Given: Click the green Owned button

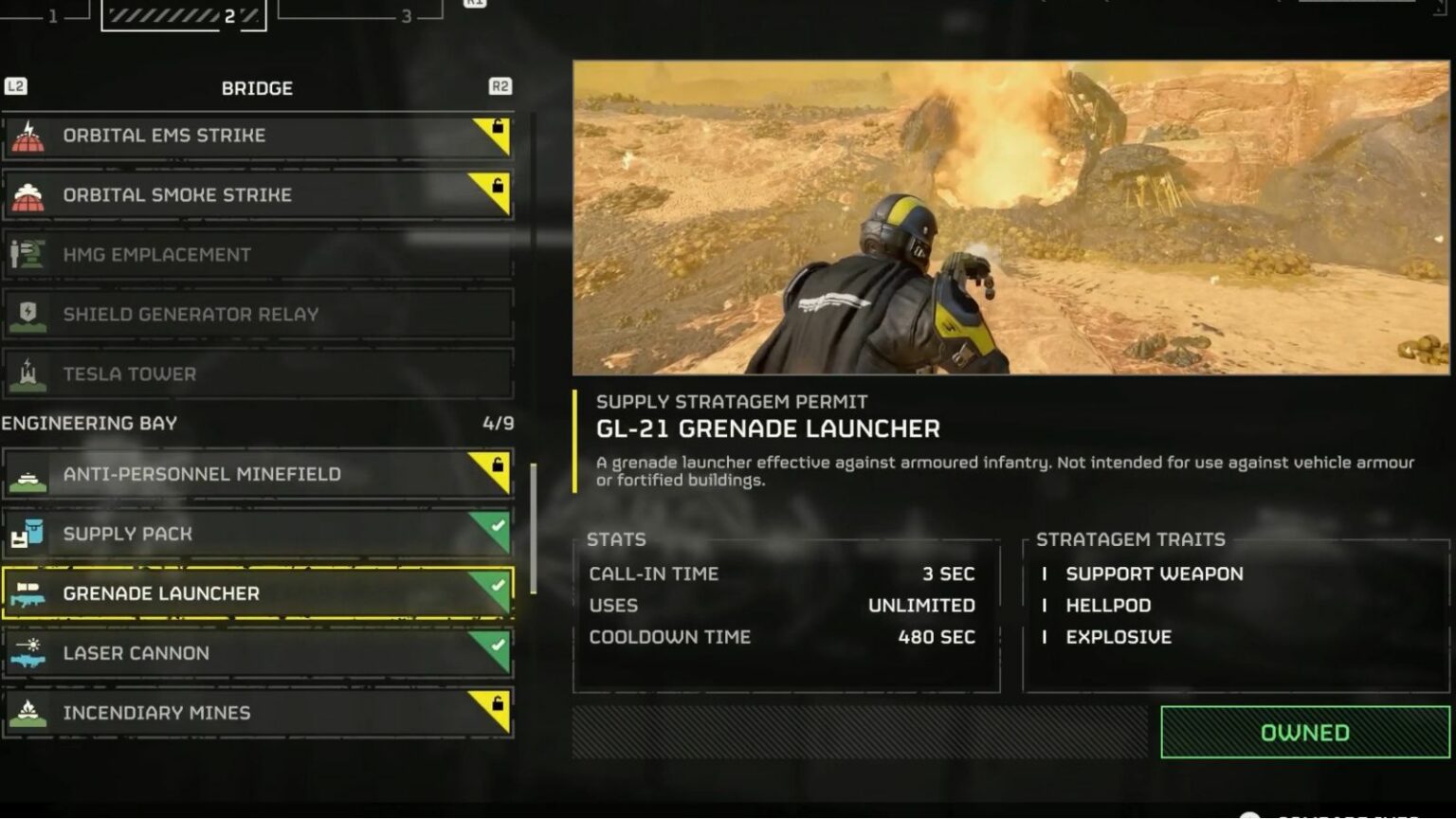Looking at the screenshot, I should (1304, 733).
